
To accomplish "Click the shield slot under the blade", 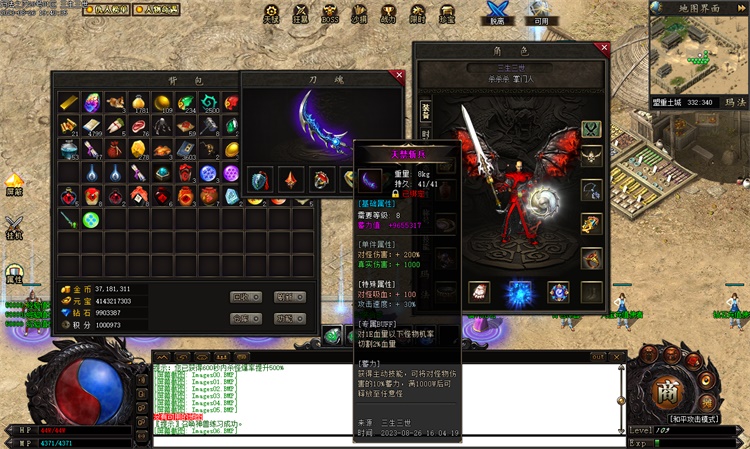I will click(x=260, y=180).
